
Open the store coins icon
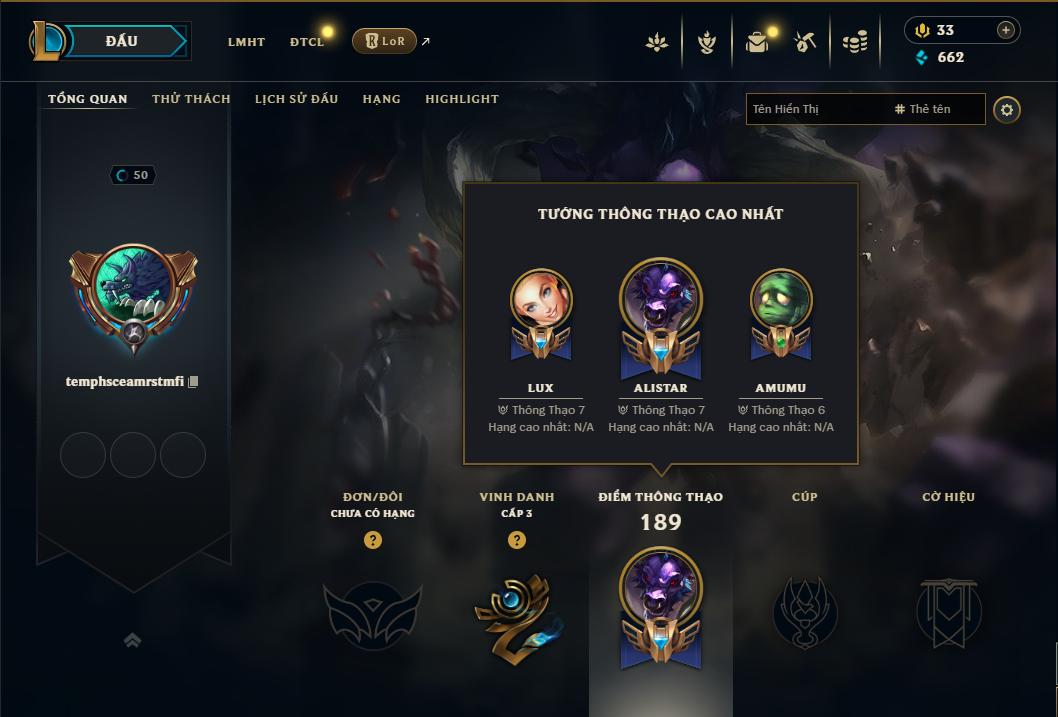coord(854,42)
